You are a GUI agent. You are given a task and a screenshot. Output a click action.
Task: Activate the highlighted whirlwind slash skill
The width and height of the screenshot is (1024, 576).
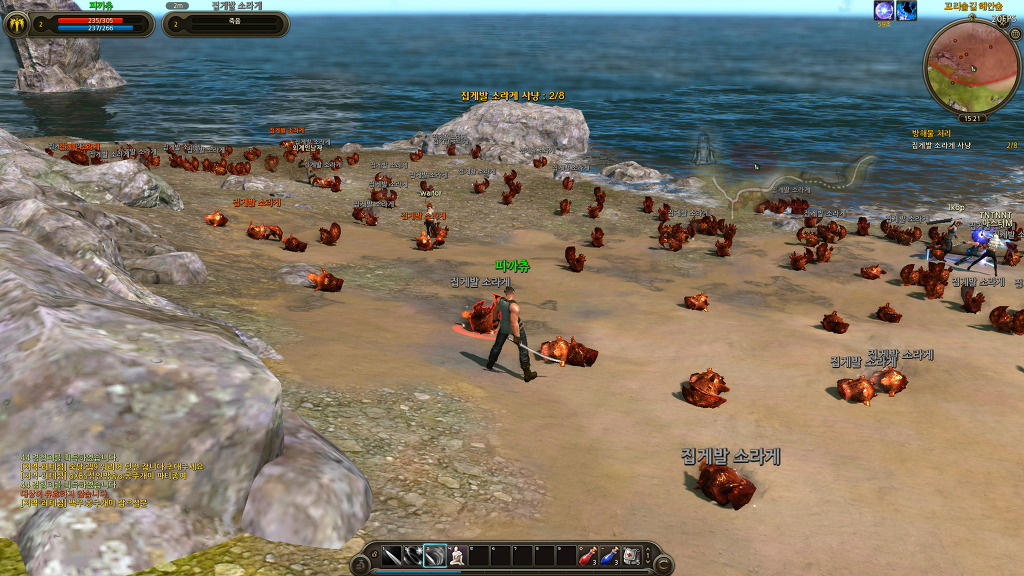click(x=435, y=556)
